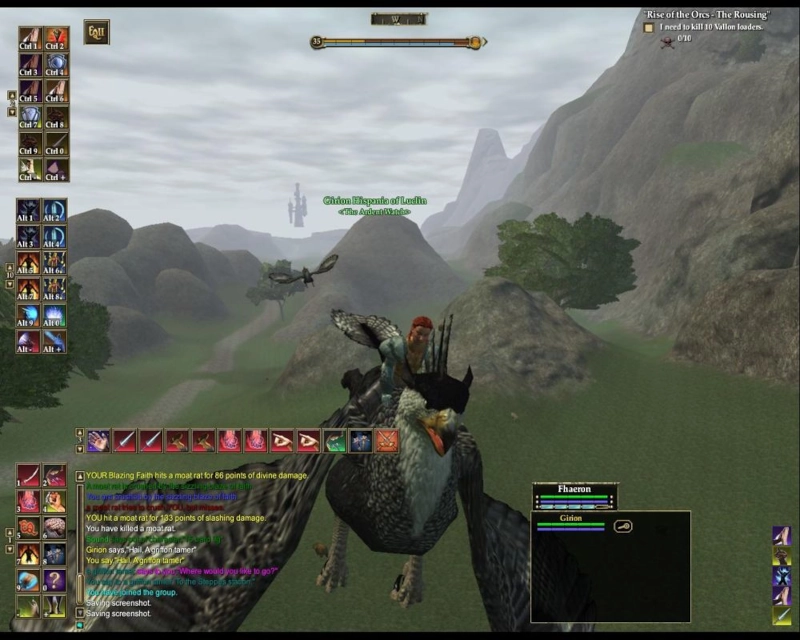This screenshot has width=800, height=640.
Task: Use the Ctrl 7 shield ability
Action: [30, 117]
